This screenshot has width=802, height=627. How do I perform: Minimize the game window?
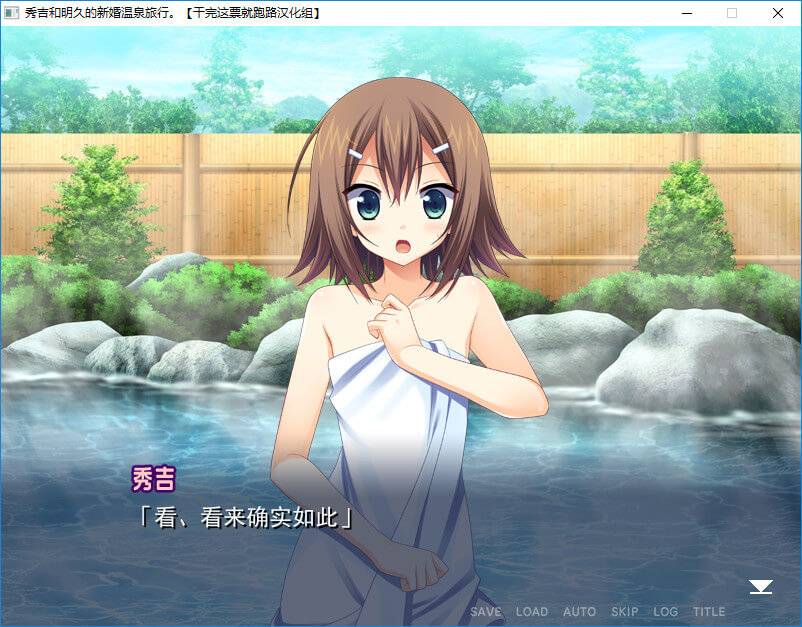pos(686,13)
